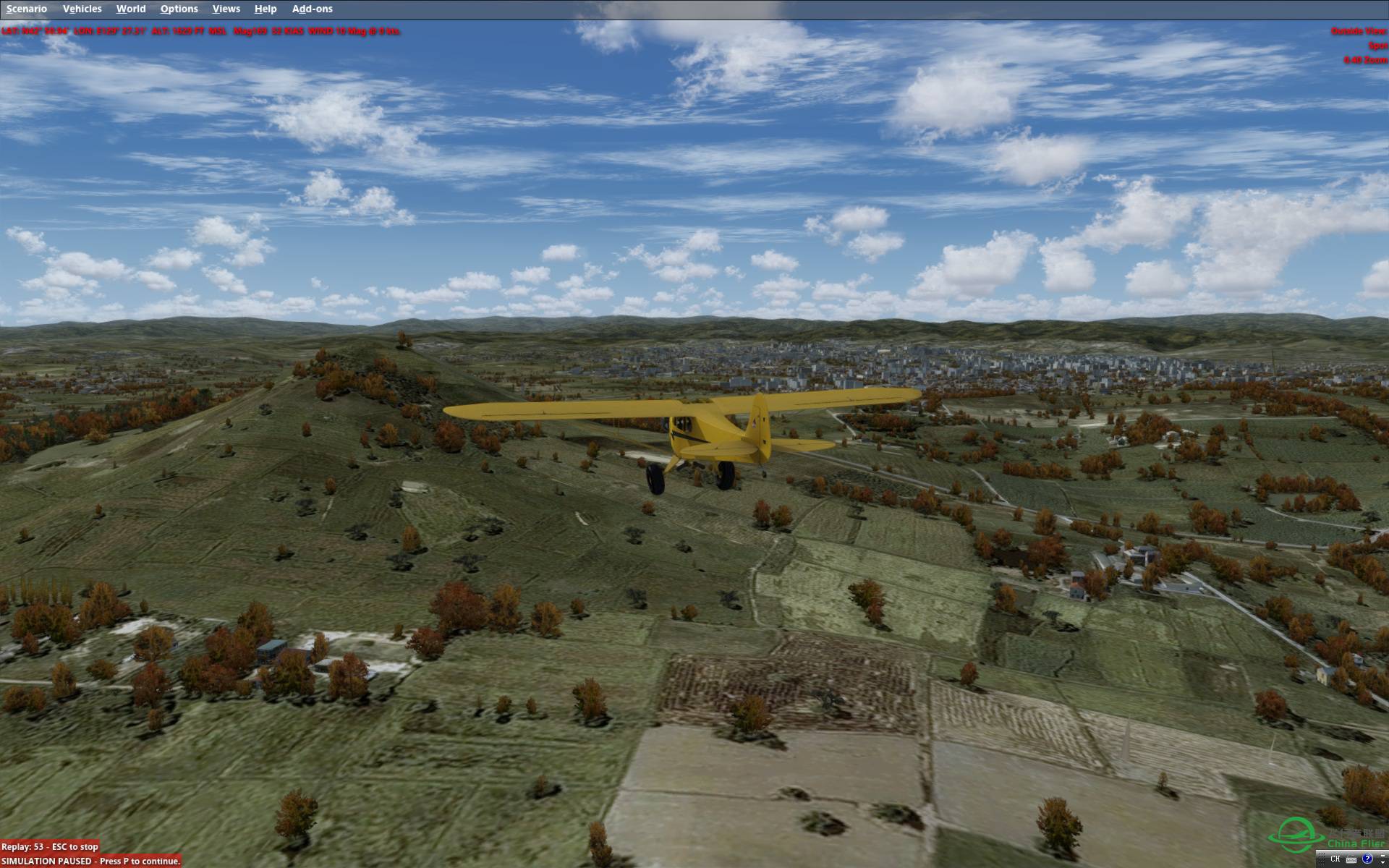Image resolution: width=1389 pixels, height=868 pixels.
Task: Open the Add-ons menu
Action: click(x=313, y=9)
